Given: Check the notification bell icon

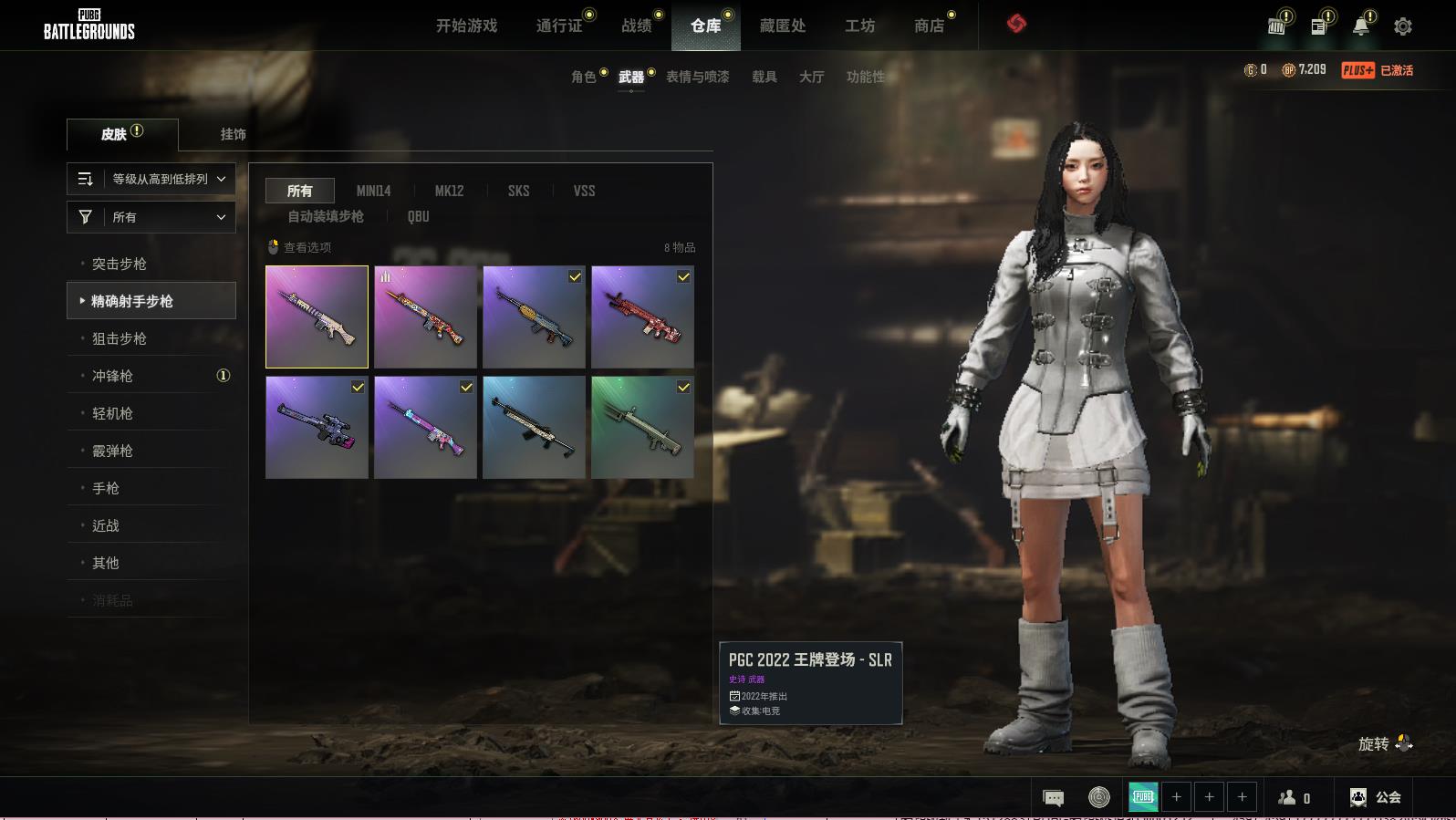Looking at the screenshot, I should point(1360,26).
